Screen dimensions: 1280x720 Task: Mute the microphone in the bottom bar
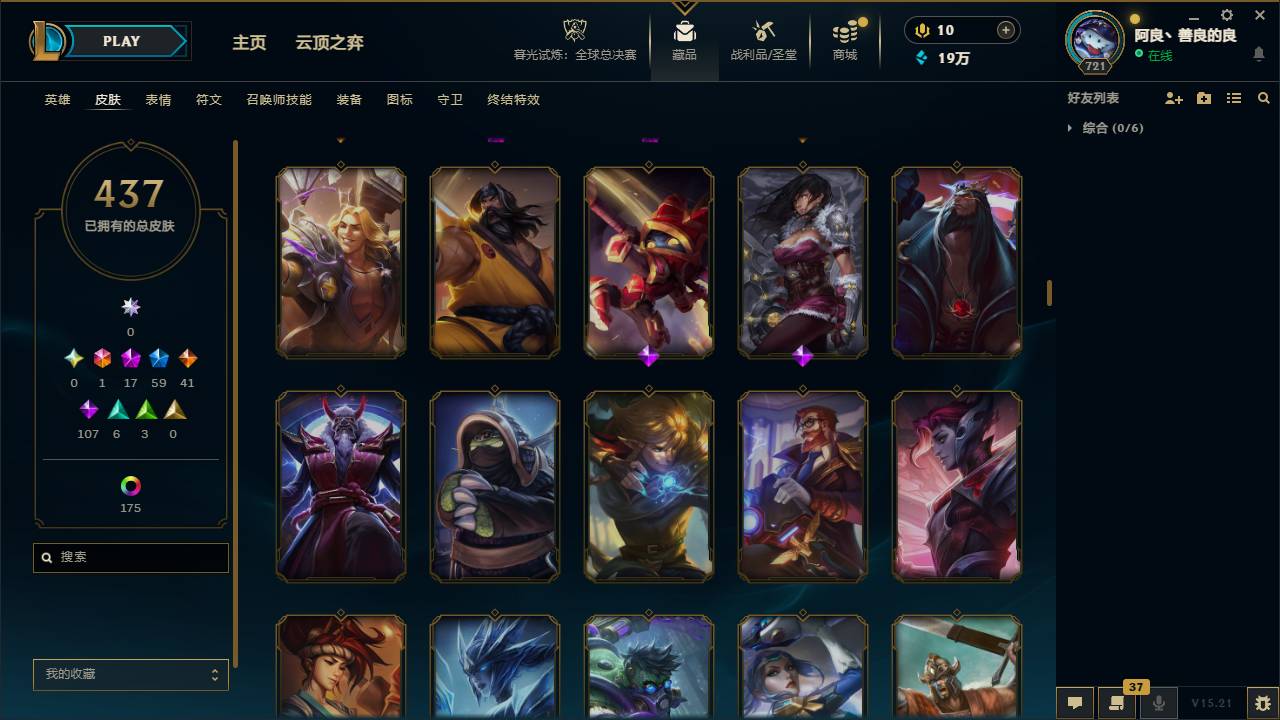(1159, 703)
